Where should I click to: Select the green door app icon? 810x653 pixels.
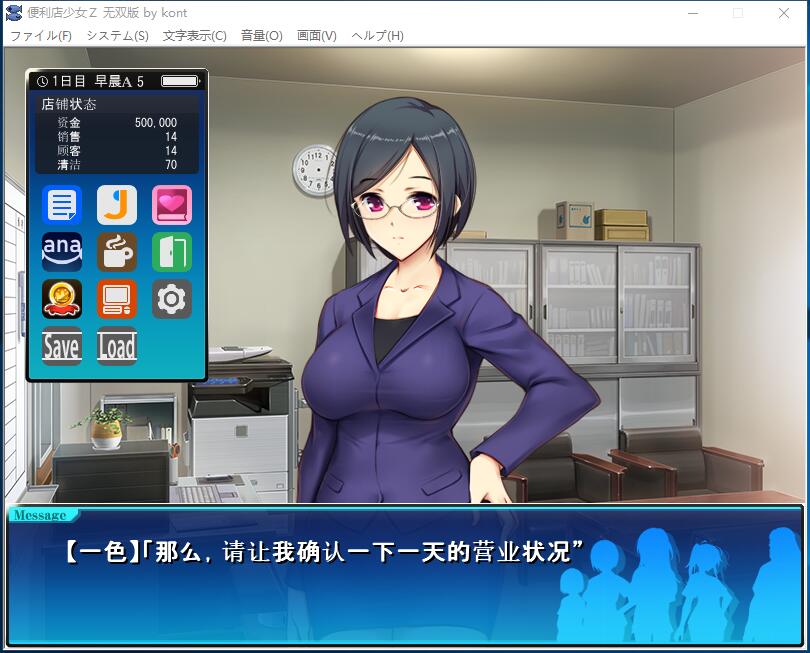click(x=172, y=252)
